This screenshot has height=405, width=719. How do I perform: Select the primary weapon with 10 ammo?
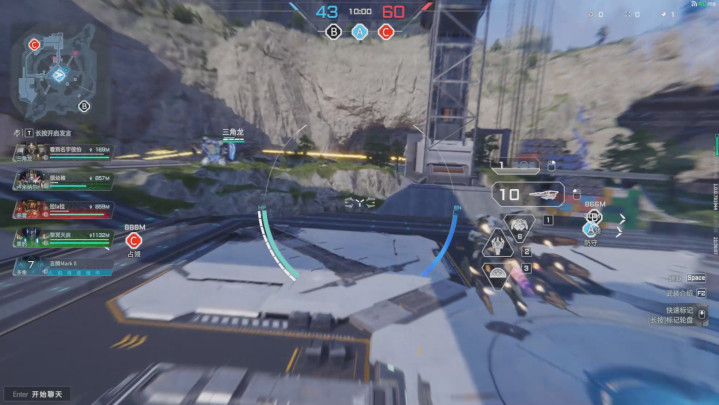tap(531, 194)
